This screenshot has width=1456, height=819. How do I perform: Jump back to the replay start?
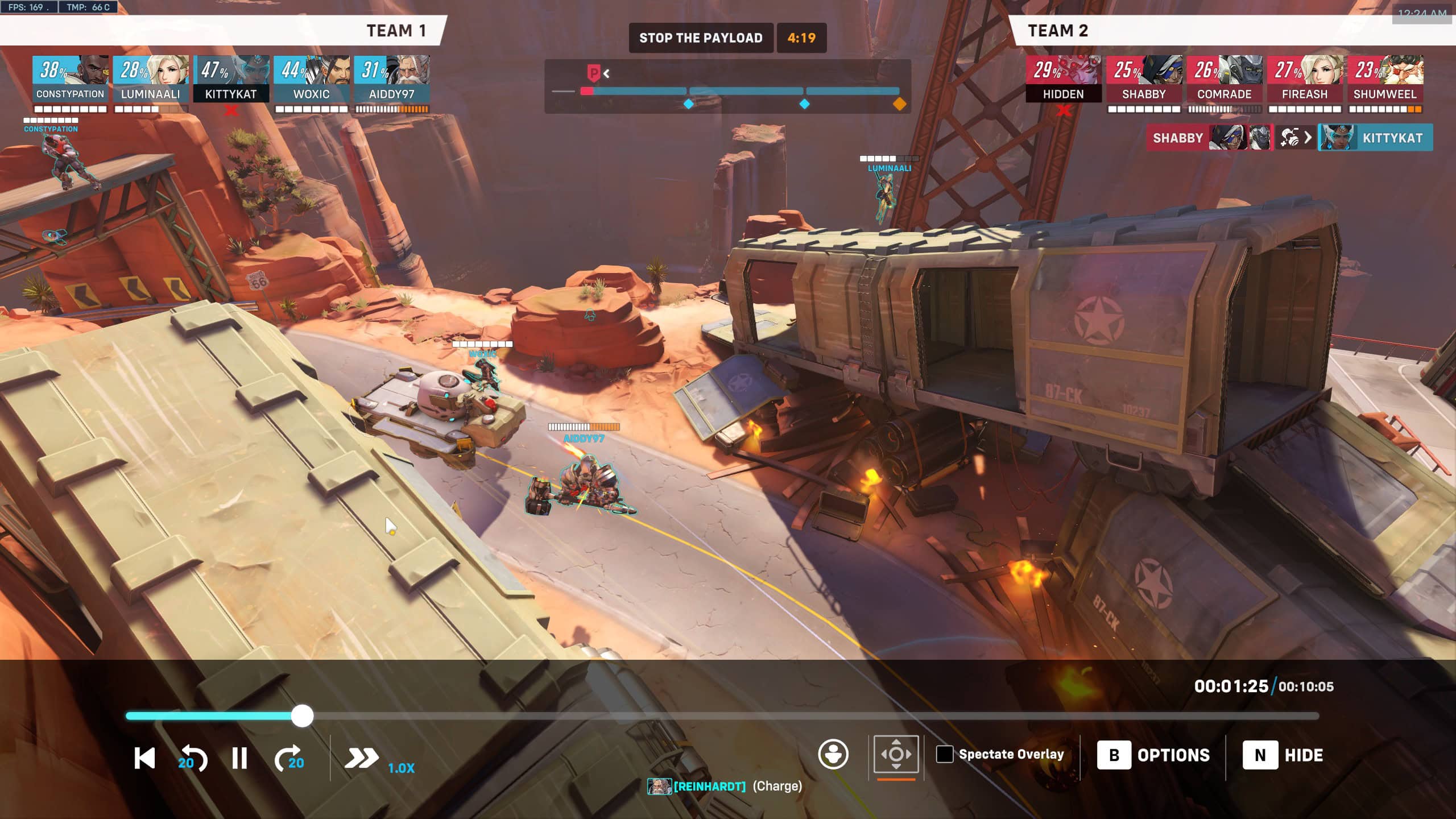pos(144,757)
